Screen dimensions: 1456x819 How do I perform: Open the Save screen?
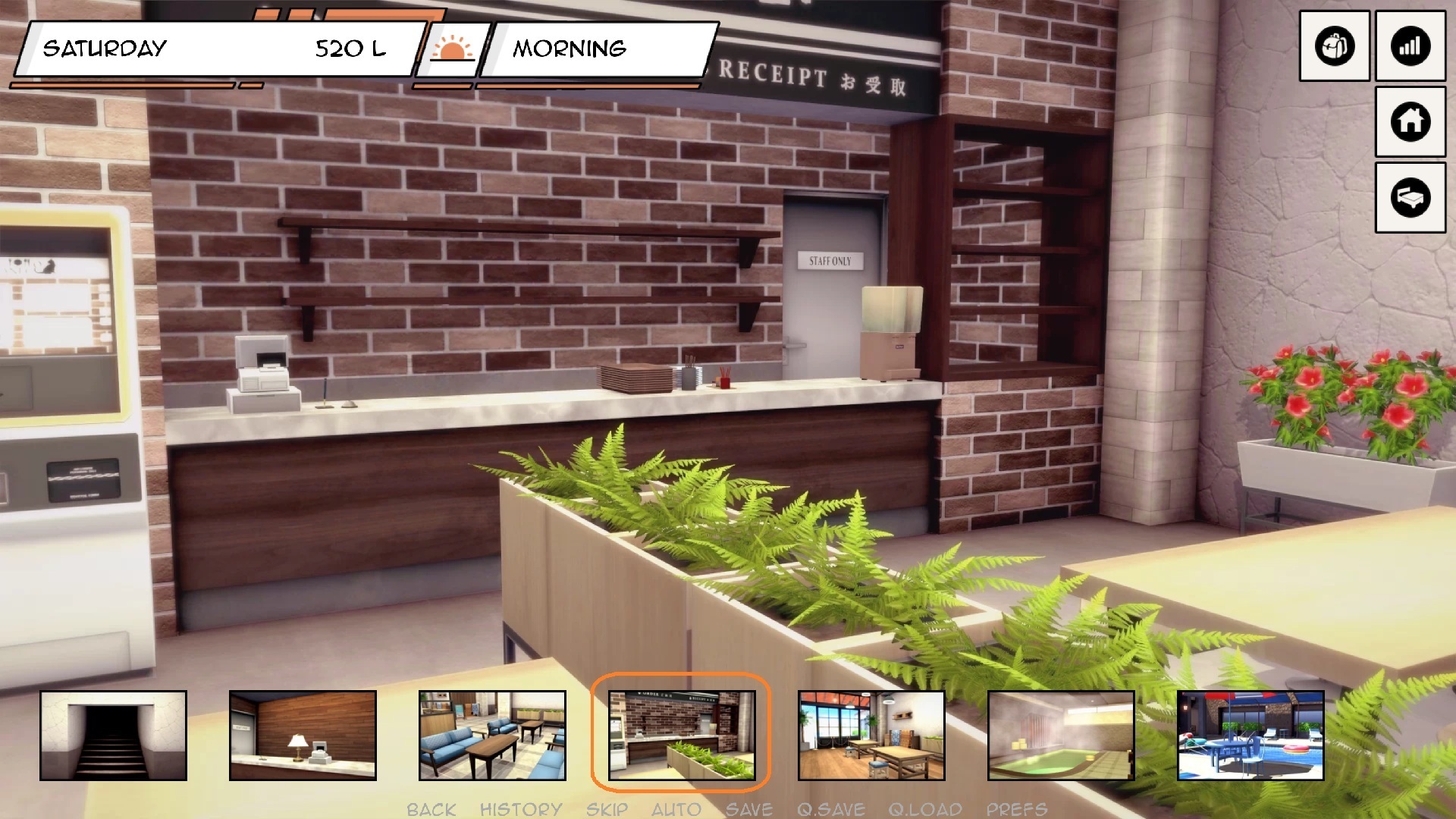[x=748, y=809]
